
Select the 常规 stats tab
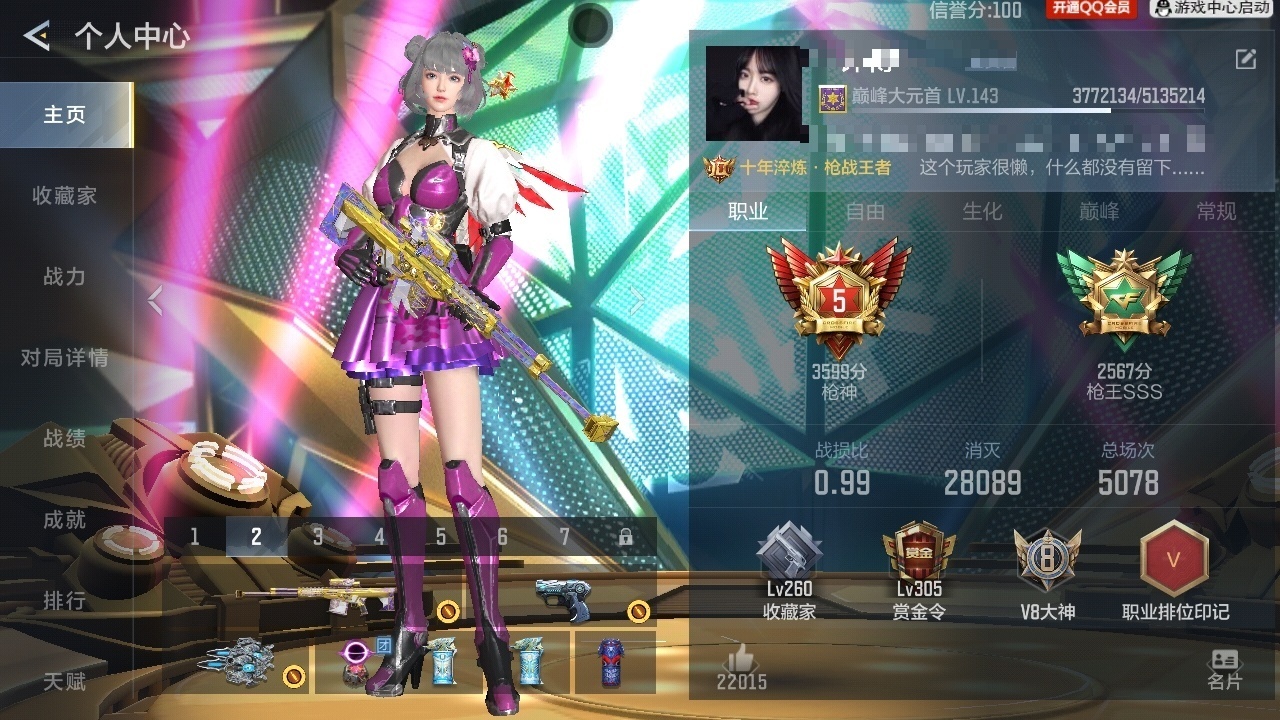coord(1216,211)
